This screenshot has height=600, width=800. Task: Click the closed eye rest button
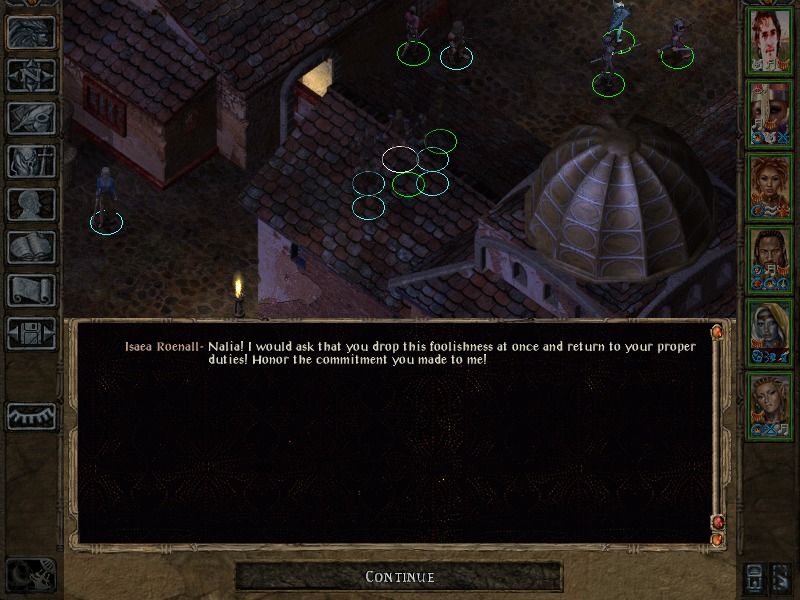click(32, 415)
